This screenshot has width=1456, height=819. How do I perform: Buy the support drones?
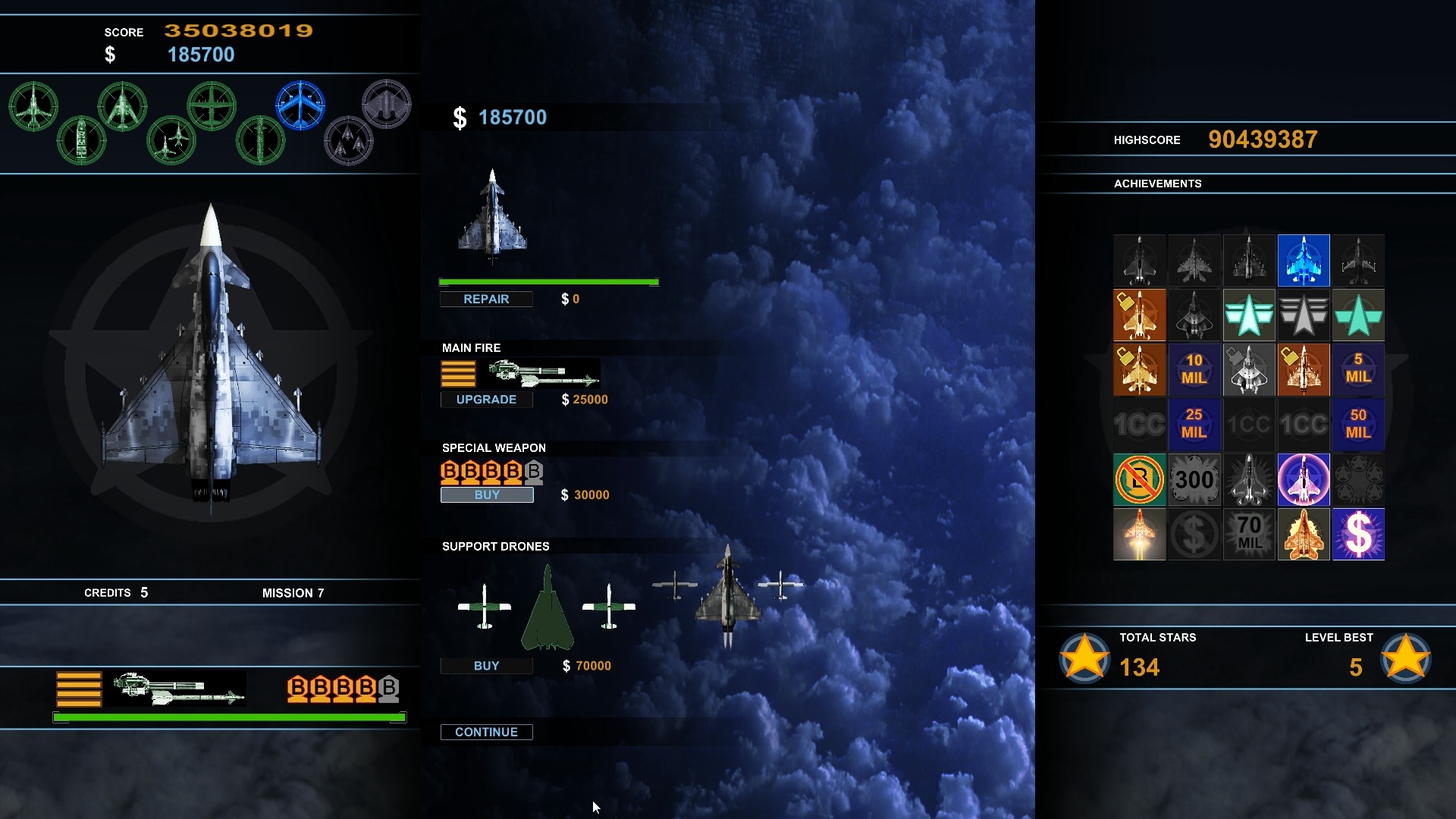tap(486, 666)
